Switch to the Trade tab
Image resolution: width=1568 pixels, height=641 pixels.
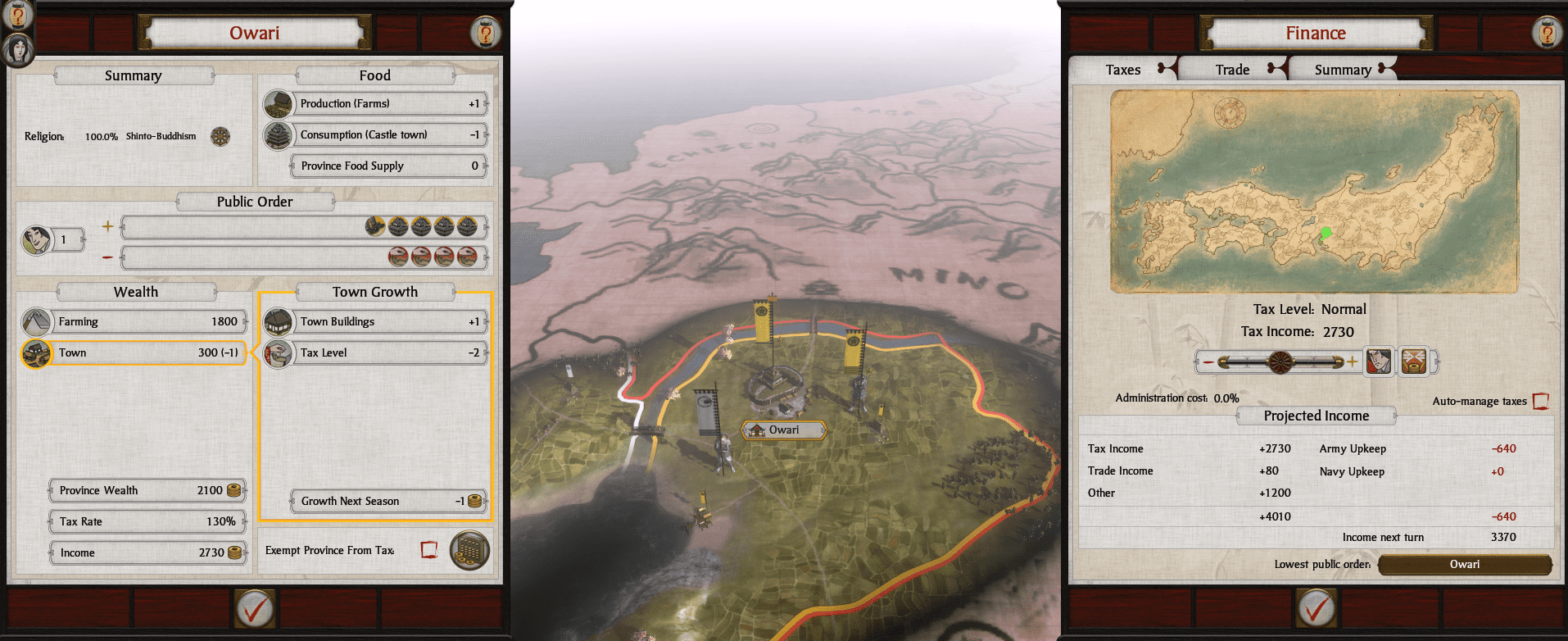coord(1232,70)
